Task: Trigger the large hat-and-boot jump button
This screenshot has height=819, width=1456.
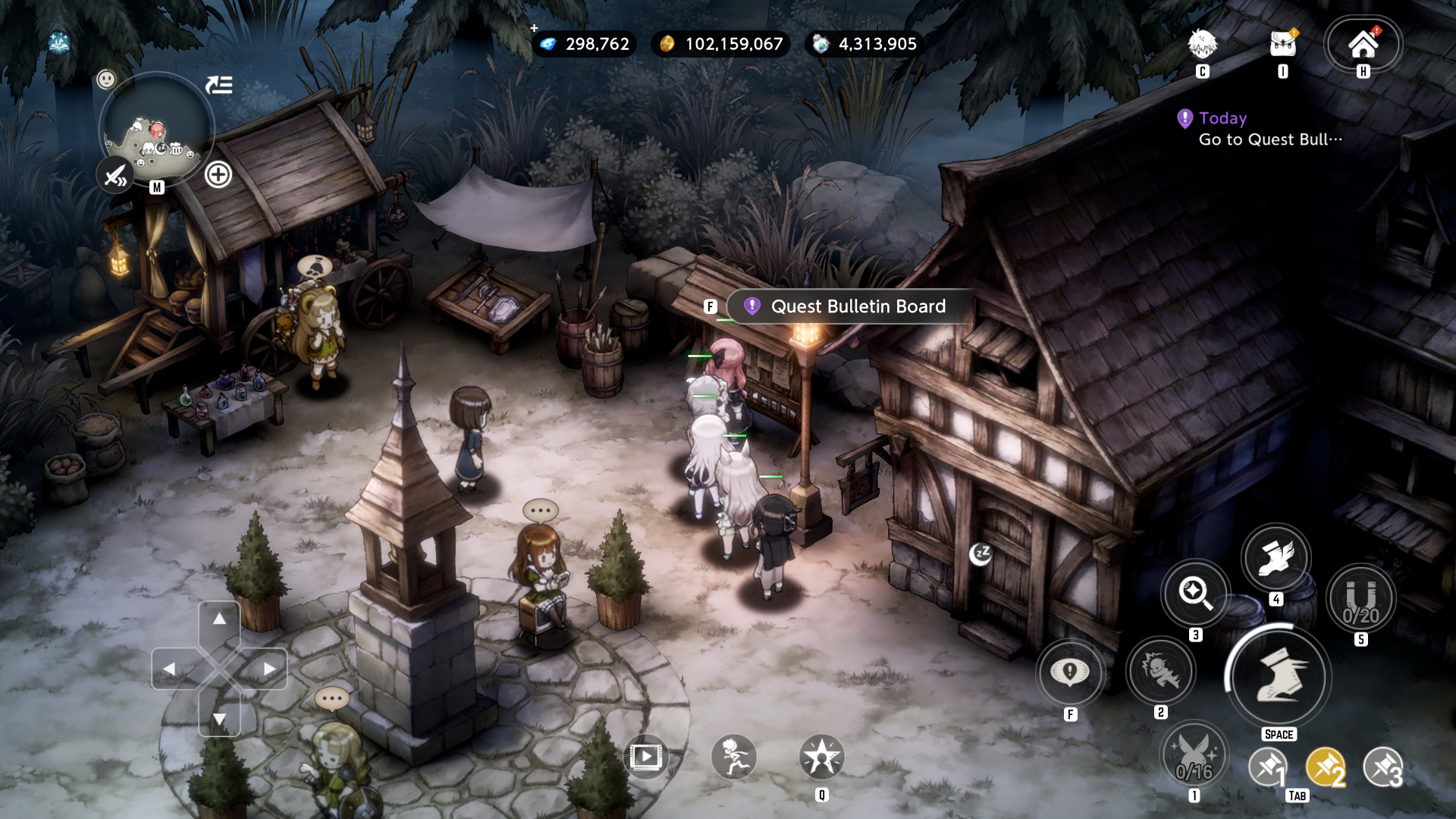Action: point(1279,675)
